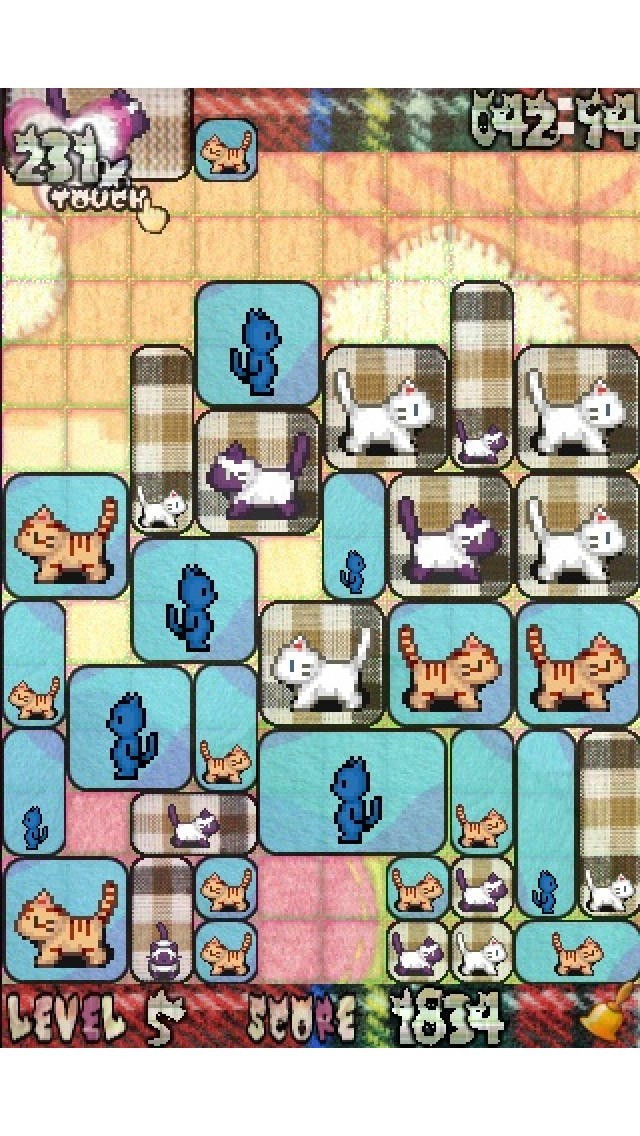This screenshot has height=1136, width=640.
Task: Select the wide blue tile with small orange cat
Action: 576,952
